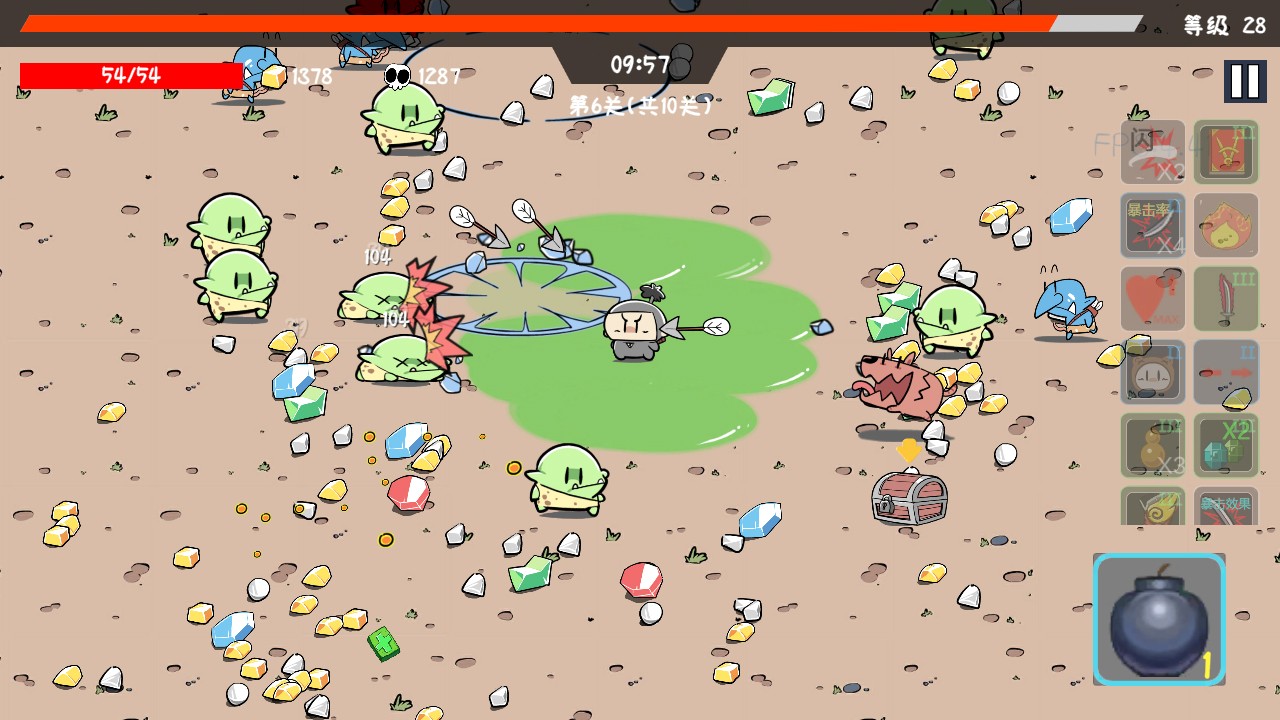Click the green gems X2 skill icon
This screenshot has width=1280, height=720.
[x=1226, y=444]
